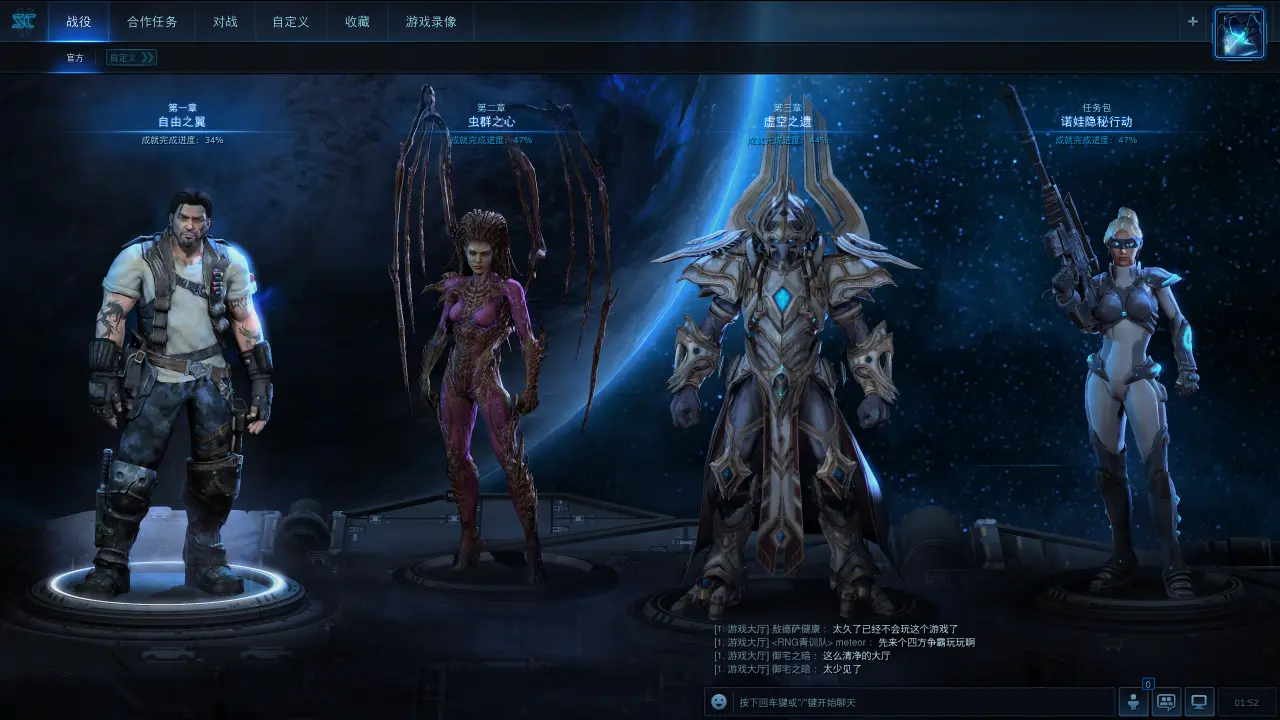
Task: Click the plus button beside the profile portrait
Action: [x=1192, y=21]
